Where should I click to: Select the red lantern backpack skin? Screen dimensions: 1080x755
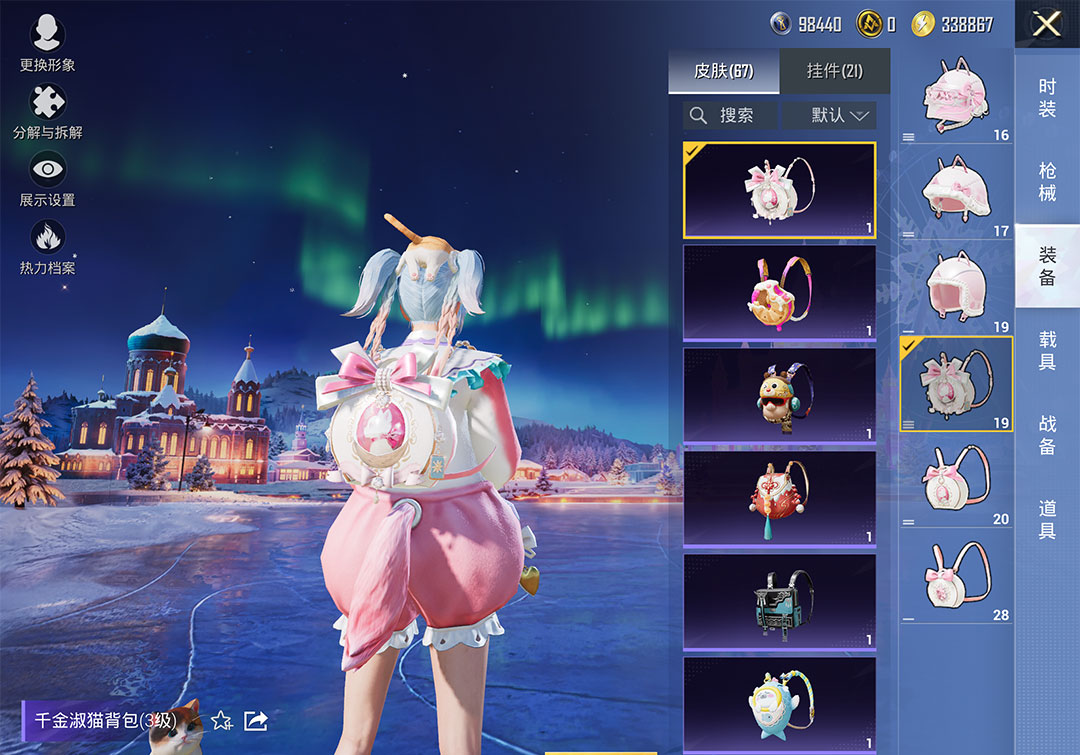779,499
